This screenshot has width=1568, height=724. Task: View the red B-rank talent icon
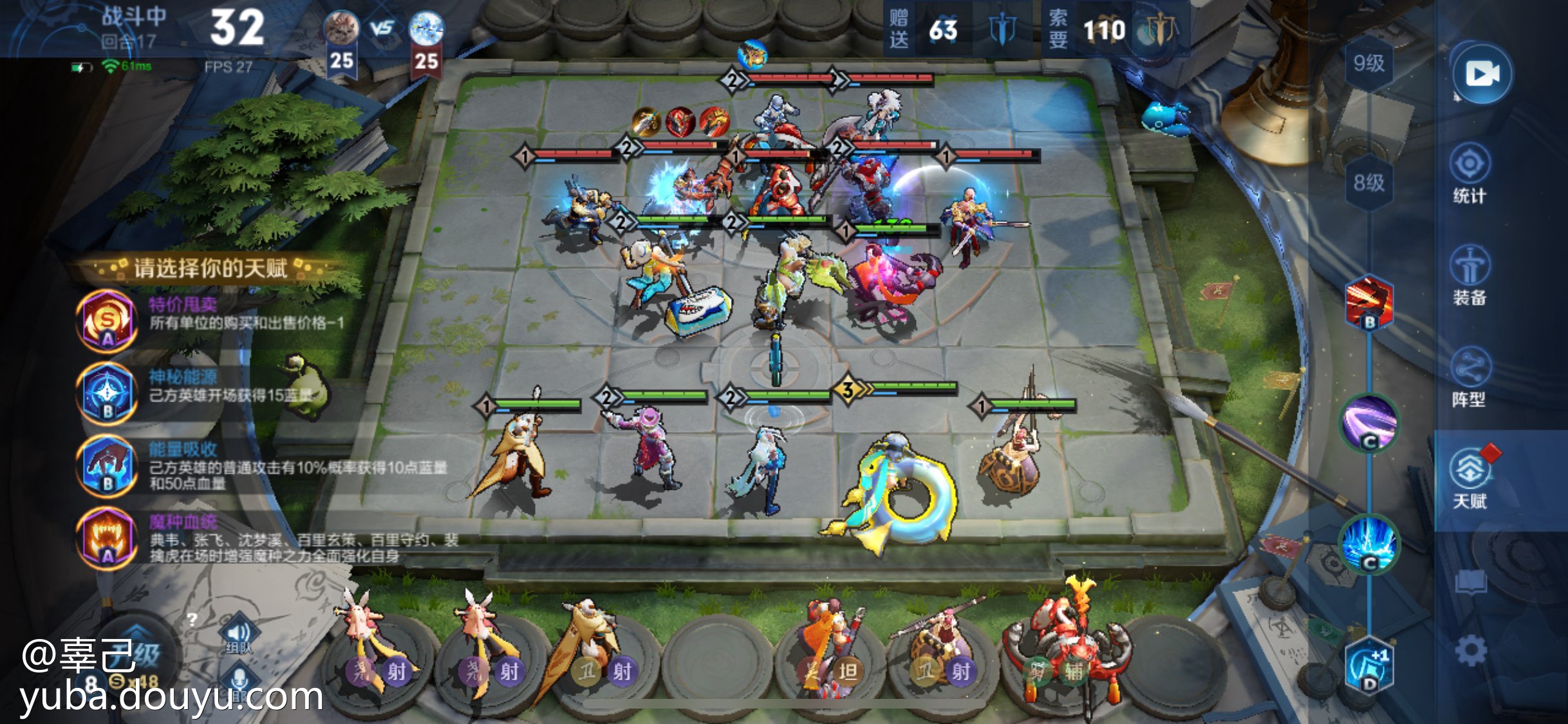(x=1369, y=302)
